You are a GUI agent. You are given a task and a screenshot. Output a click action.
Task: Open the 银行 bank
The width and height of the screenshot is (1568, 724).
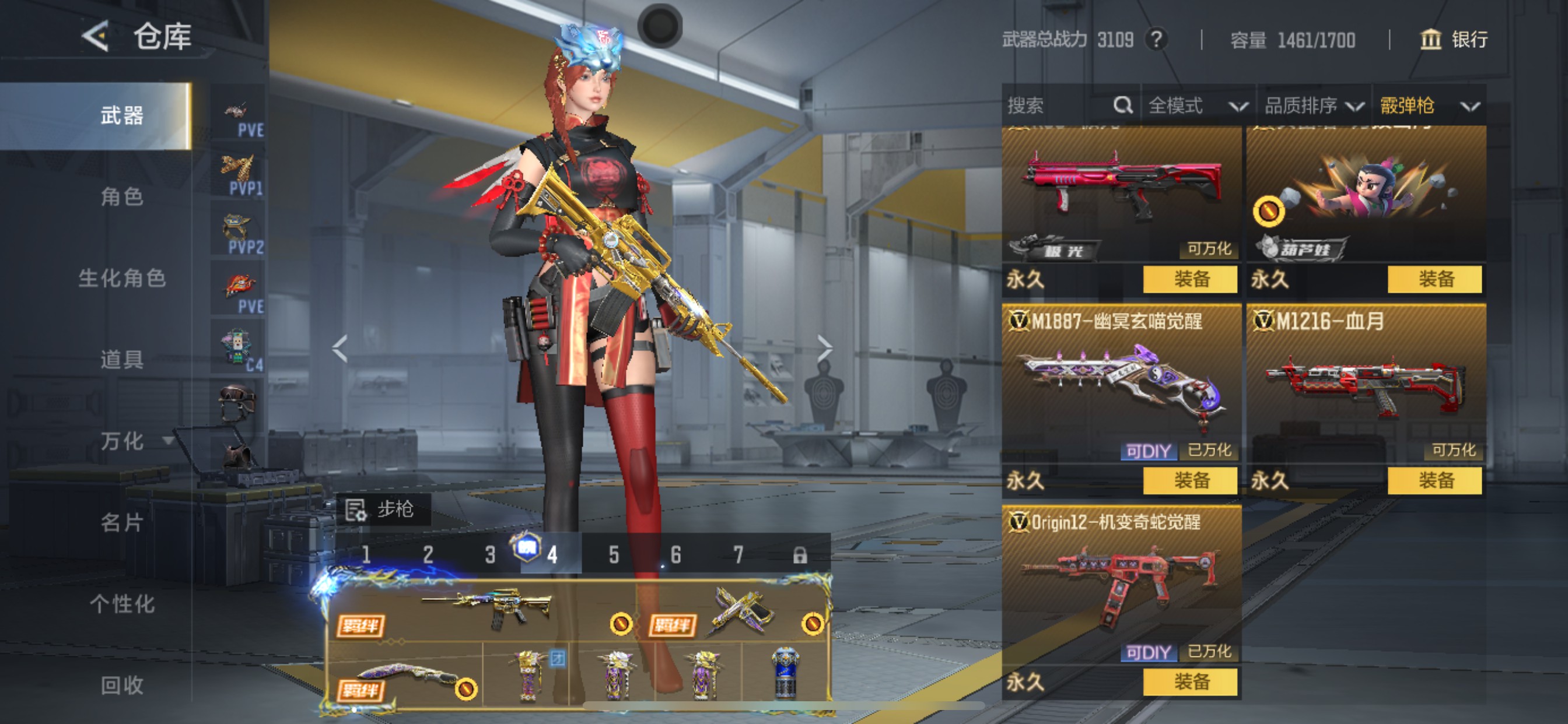(x=1454, y=40)
